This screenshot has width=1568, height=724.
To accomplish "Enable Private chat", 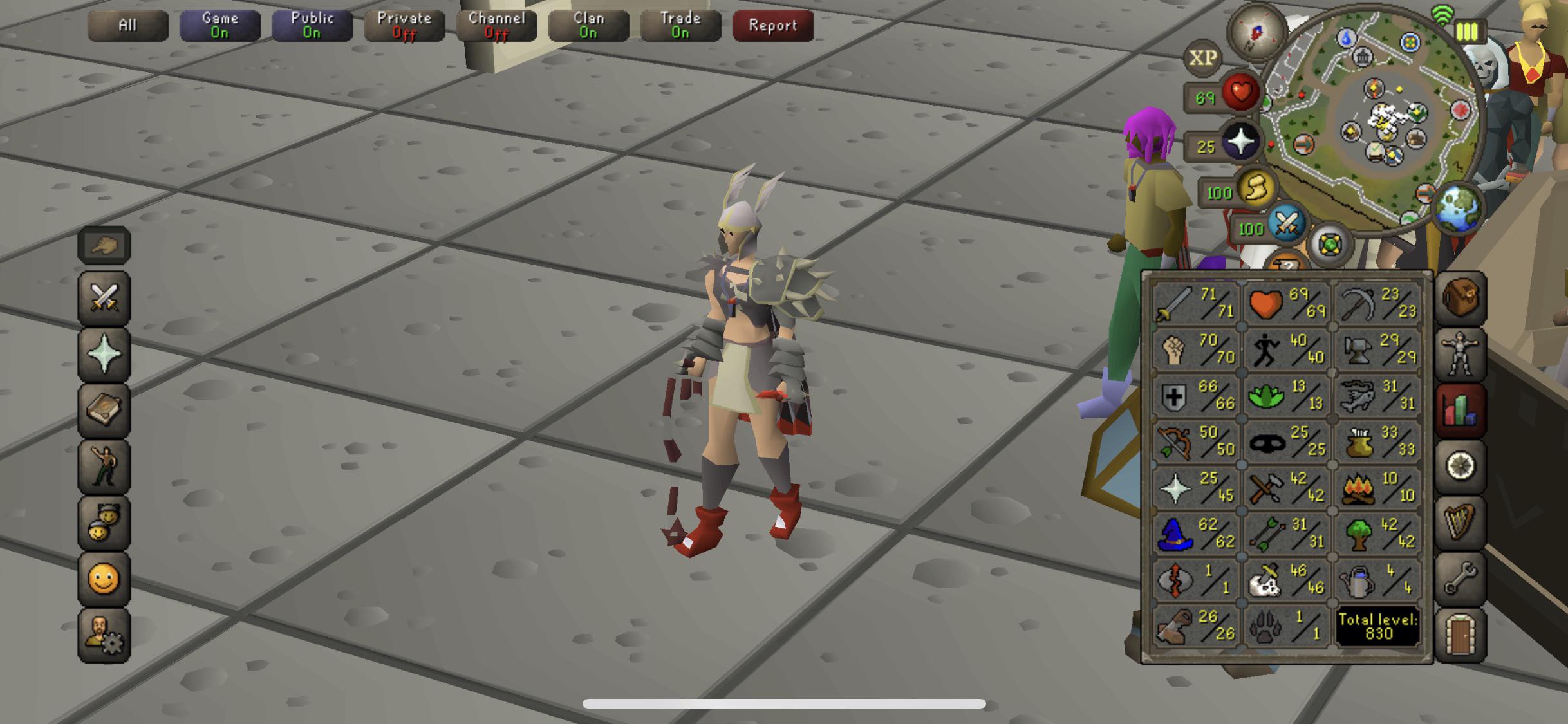I will tap(404, 26).
